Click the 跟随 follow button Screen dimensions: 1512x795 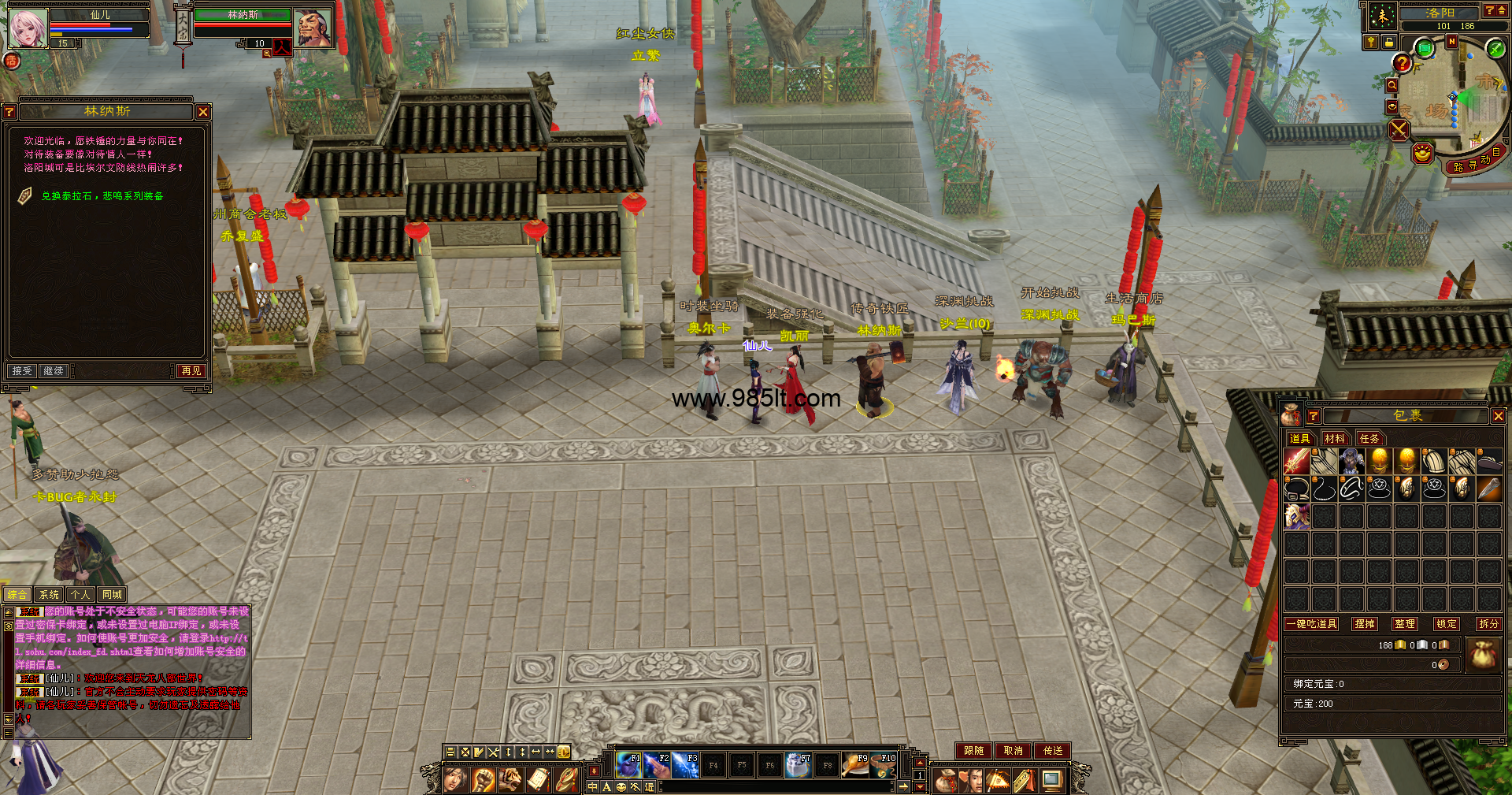[x=973, y=751]
